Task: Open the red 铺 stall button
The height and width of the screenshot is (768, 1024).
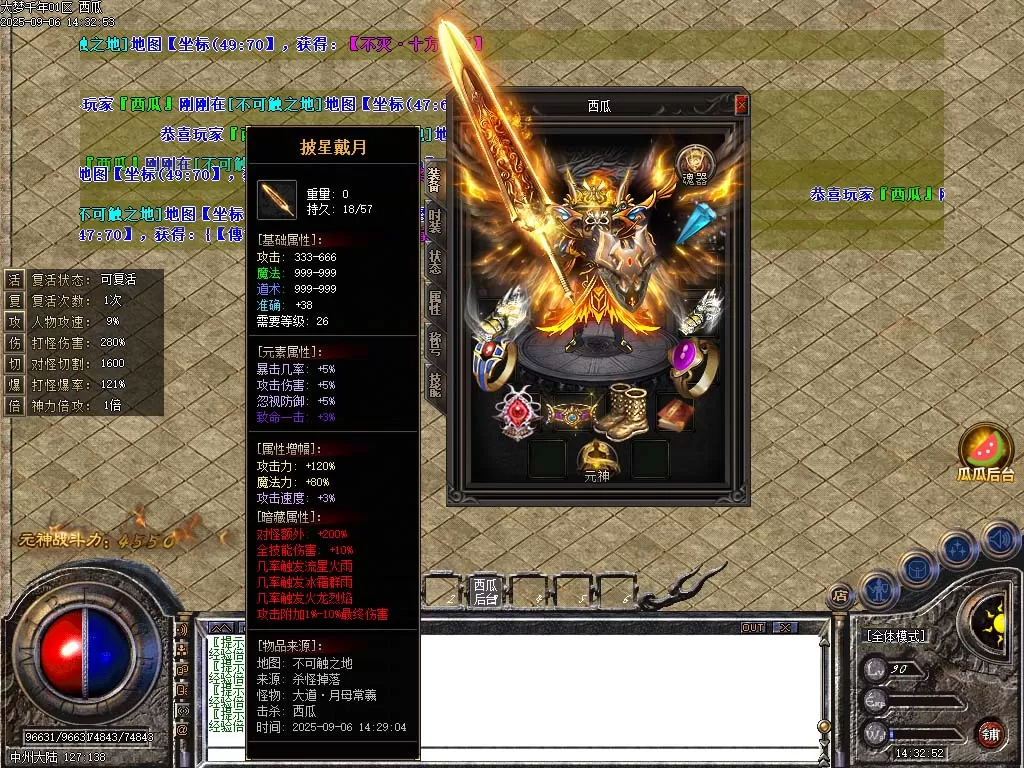Action: 990,733
